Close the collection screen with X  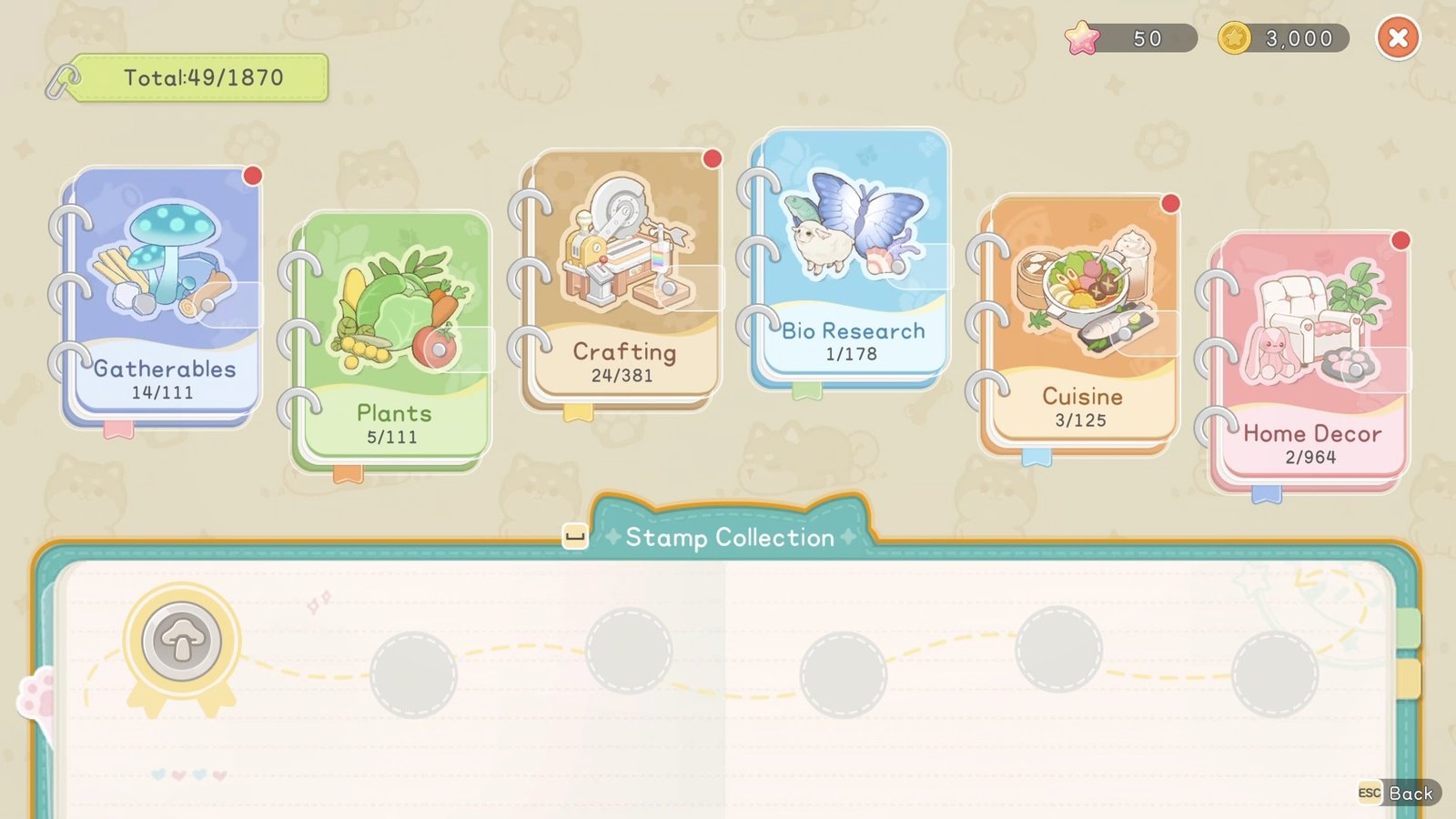click(1398, 38)
